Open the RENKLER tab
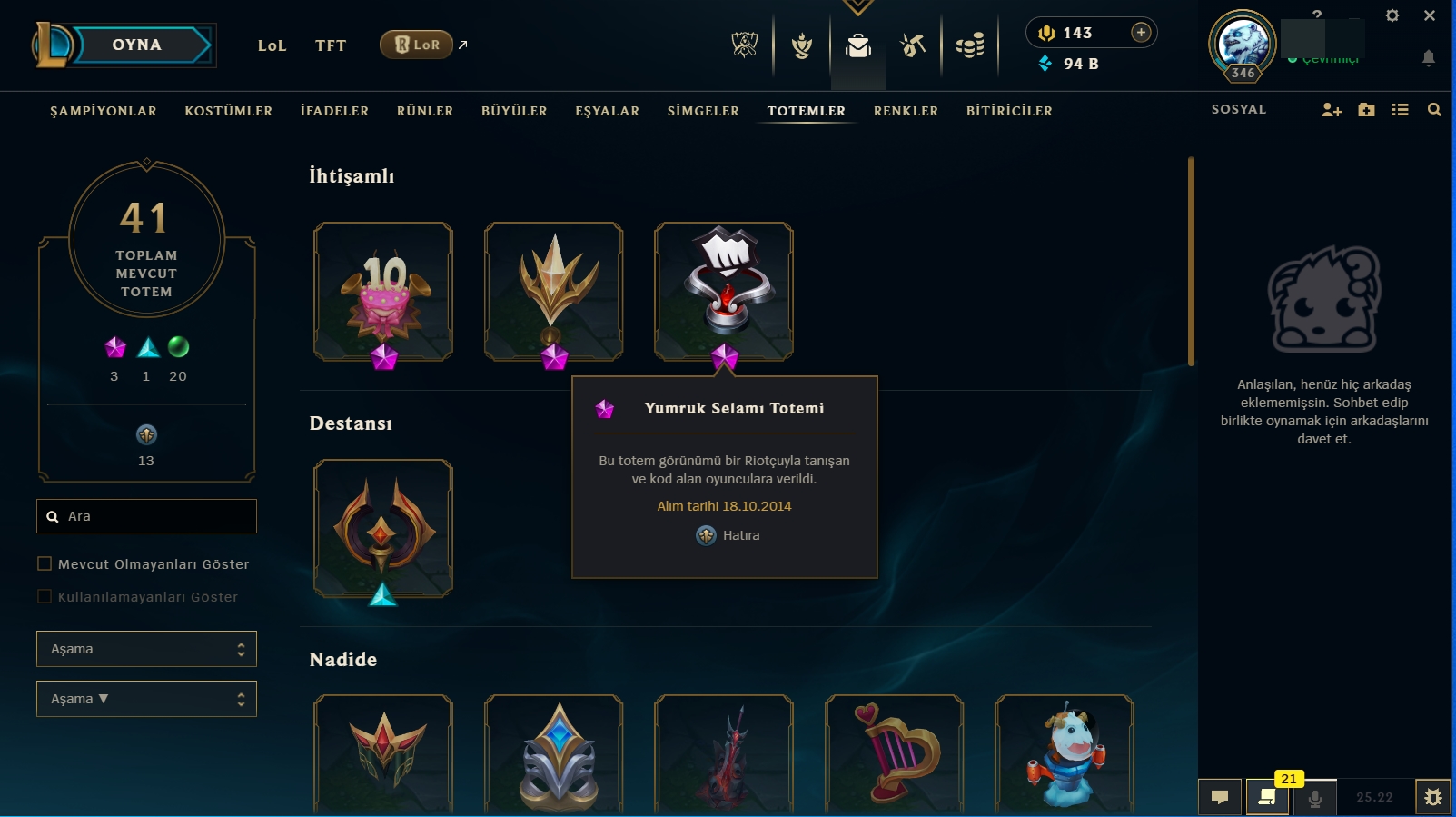The image size is (1456, 817). click(906, 111)
